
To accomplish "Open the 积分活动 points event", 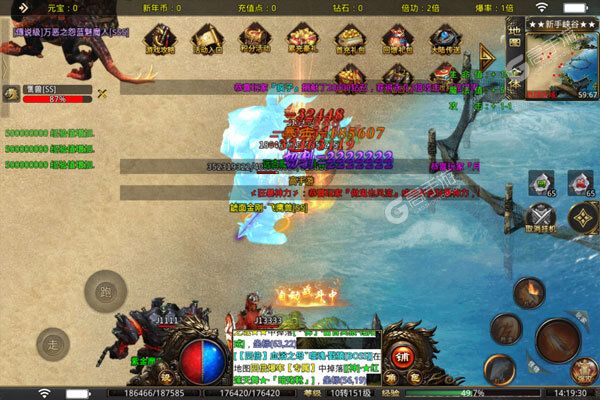I will pyautogui.click(x=254, y=38).
